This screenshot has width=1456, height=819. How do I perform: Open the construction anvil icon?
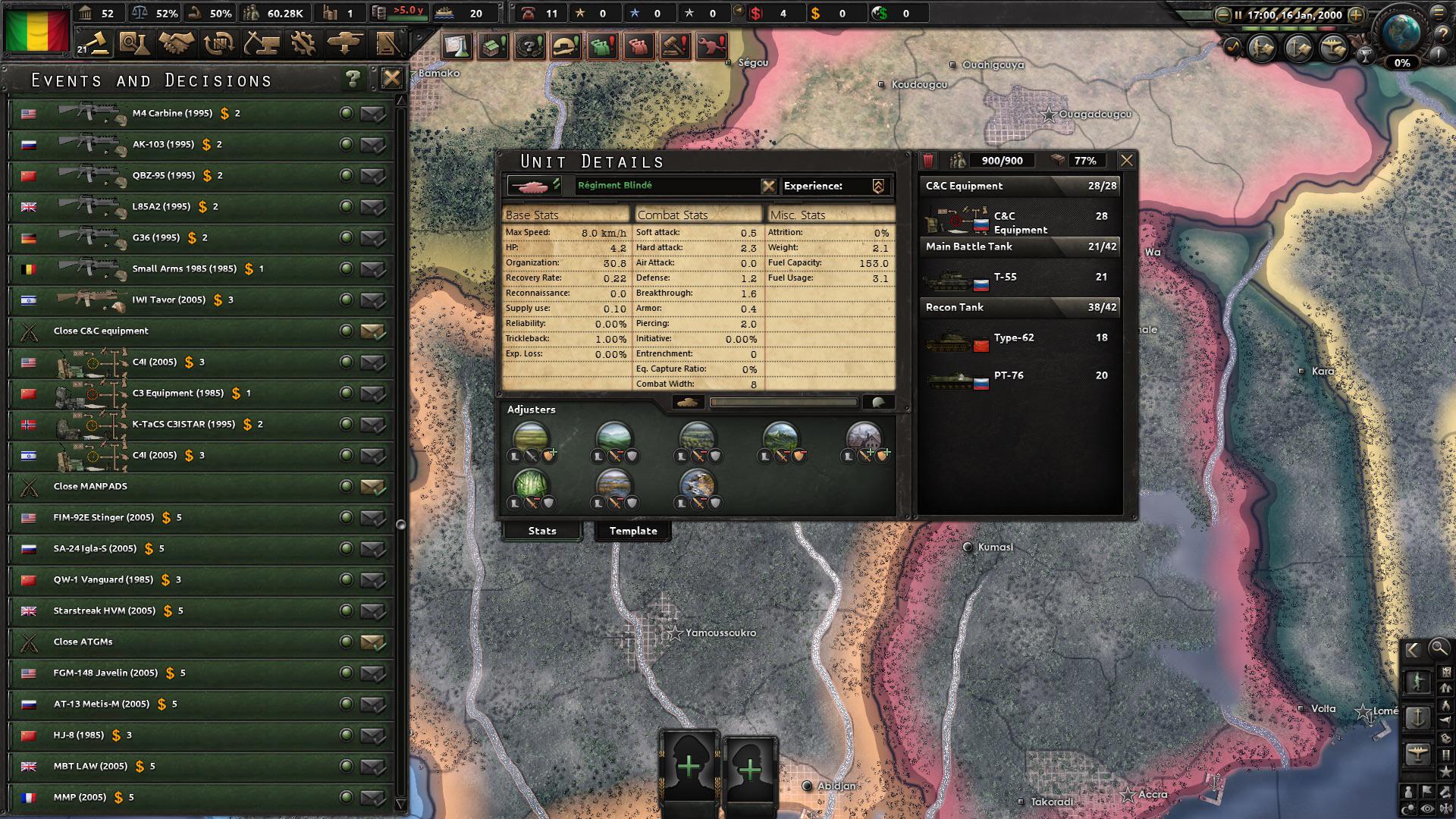pos(263,43)
